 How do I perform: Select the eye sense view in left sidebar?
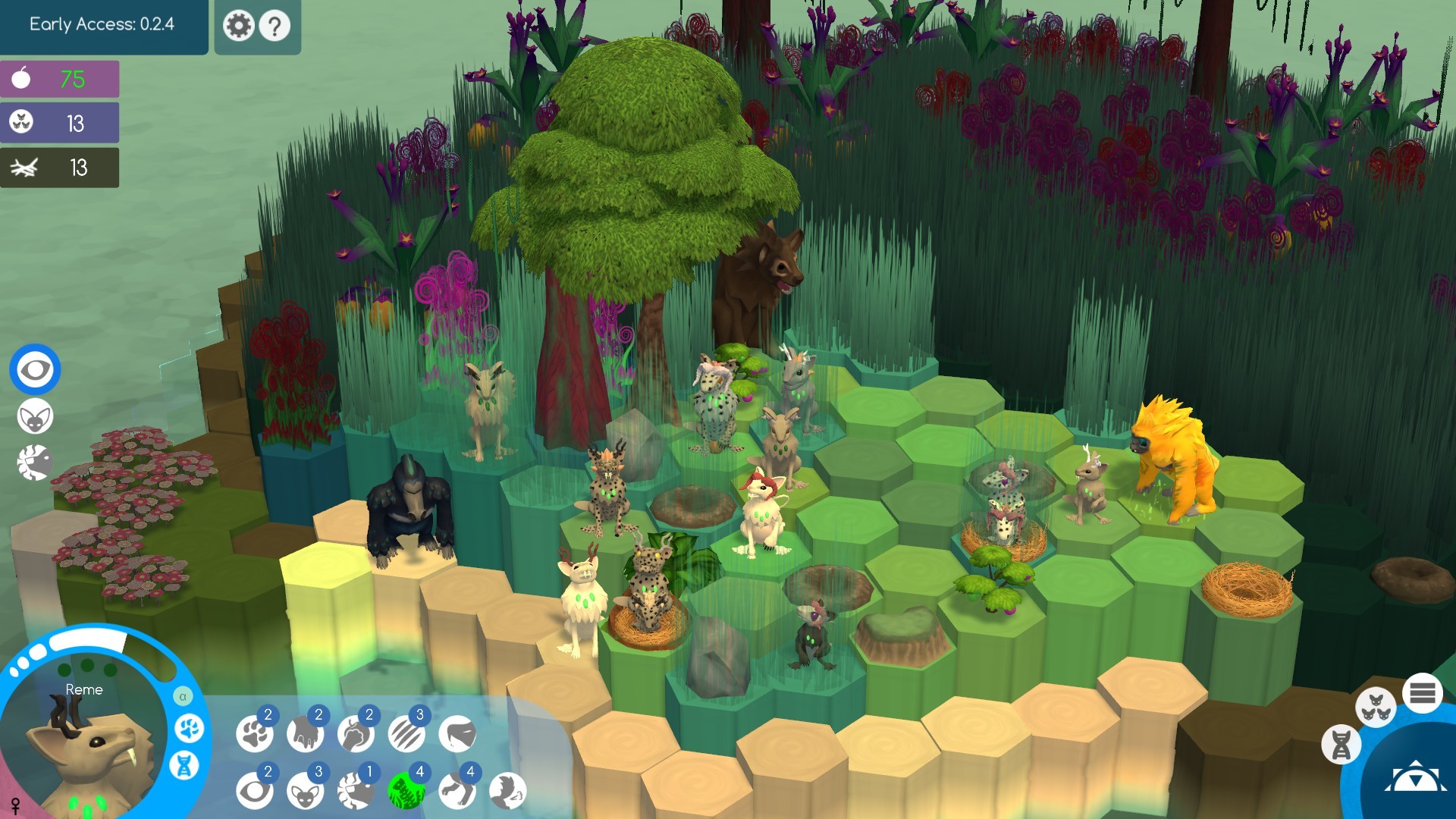click(x=35, y=370)
